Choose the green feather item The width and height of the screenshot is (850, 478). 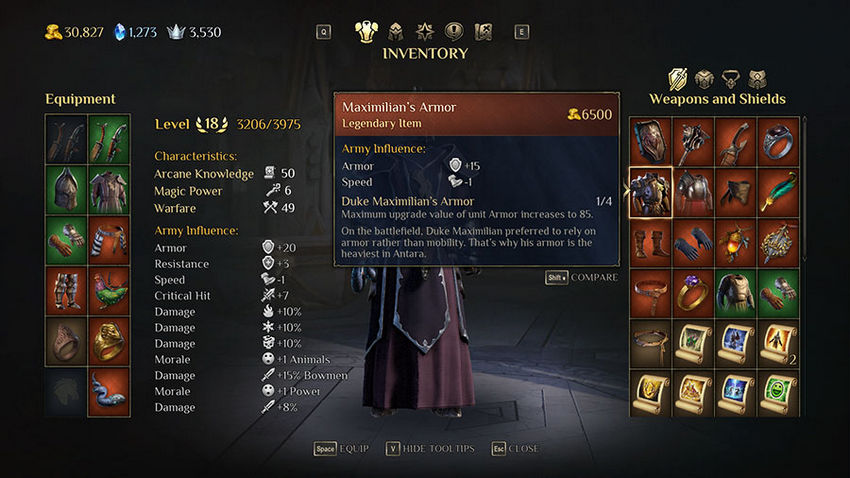[x=778, y=190]
